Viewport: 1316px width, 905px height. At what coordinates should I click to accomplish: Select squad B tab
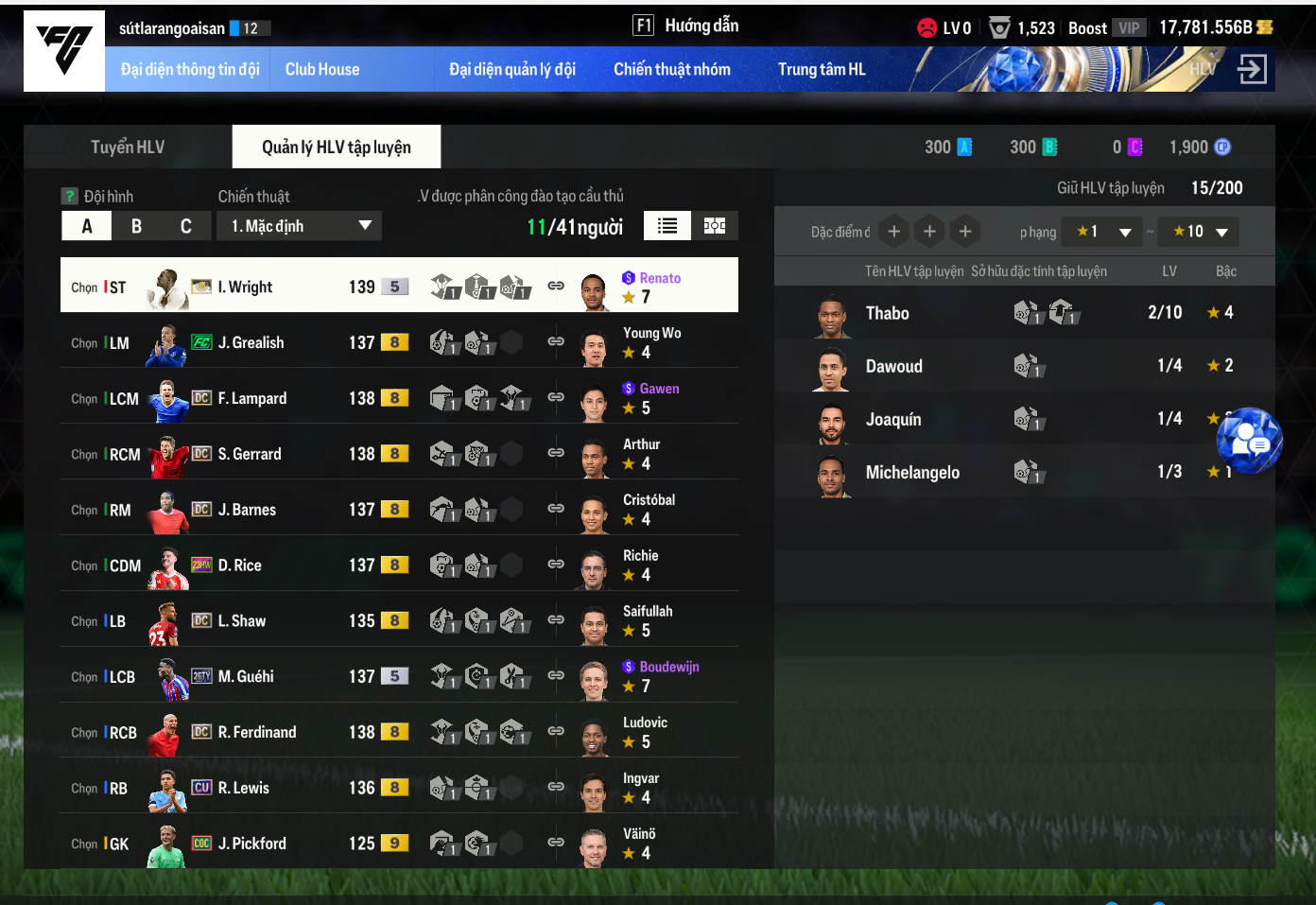136,227
